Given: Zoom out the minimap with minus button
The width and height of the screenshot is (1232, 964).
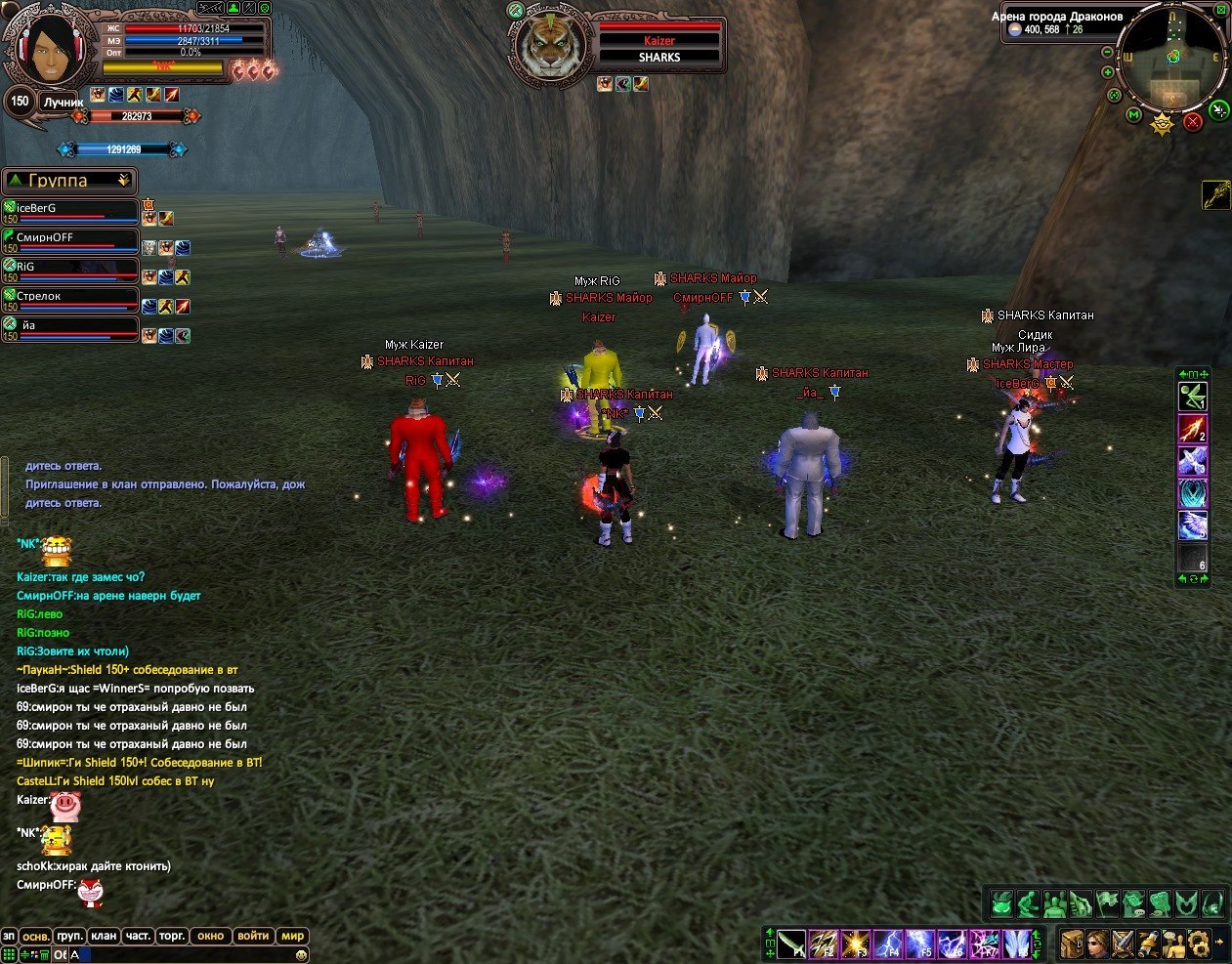Looking at the screenshot, I should click(x=1107, y=52).
